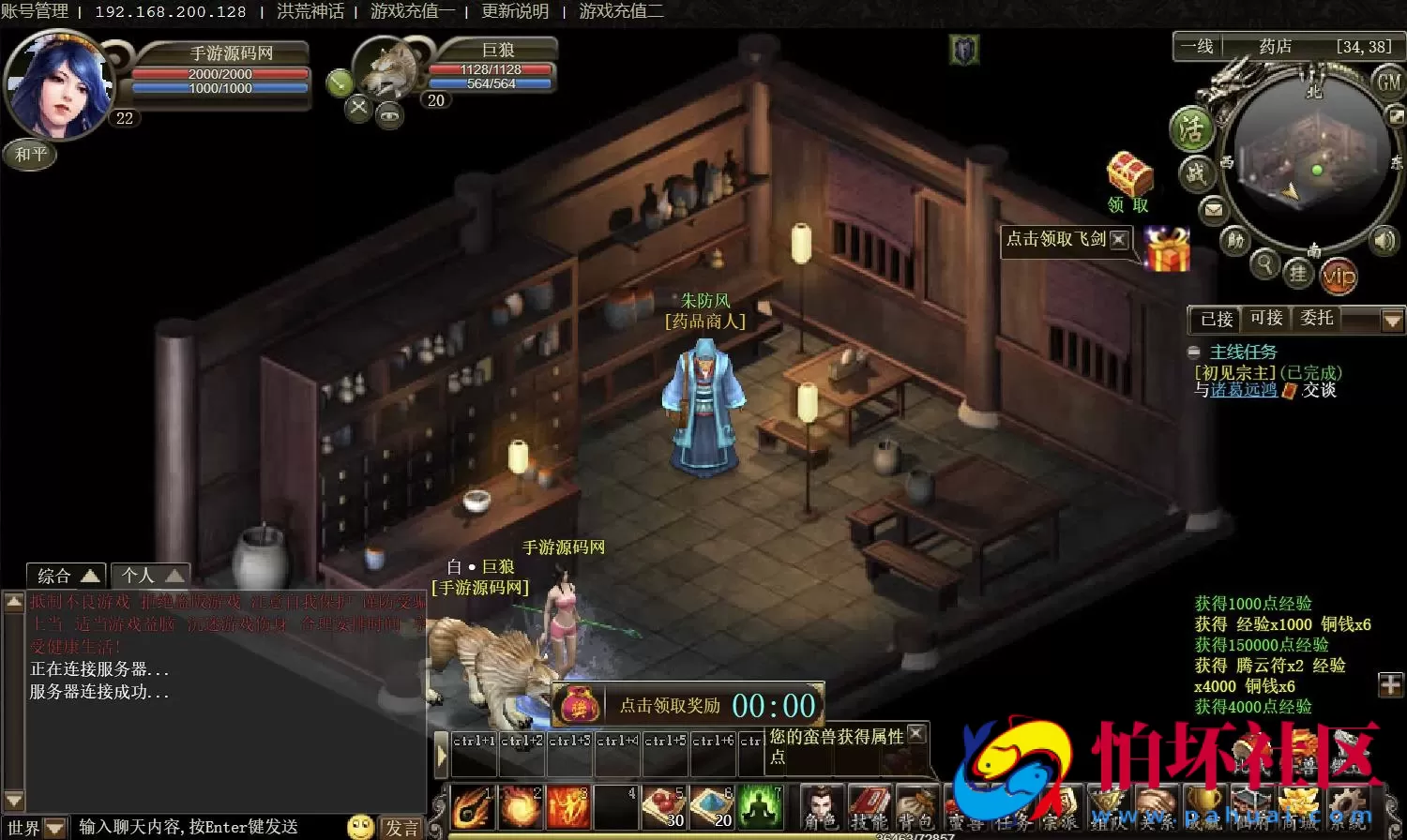Toggle the sound speaker icon
Screen dimensions: 1407x840
tap(1384, 241)
